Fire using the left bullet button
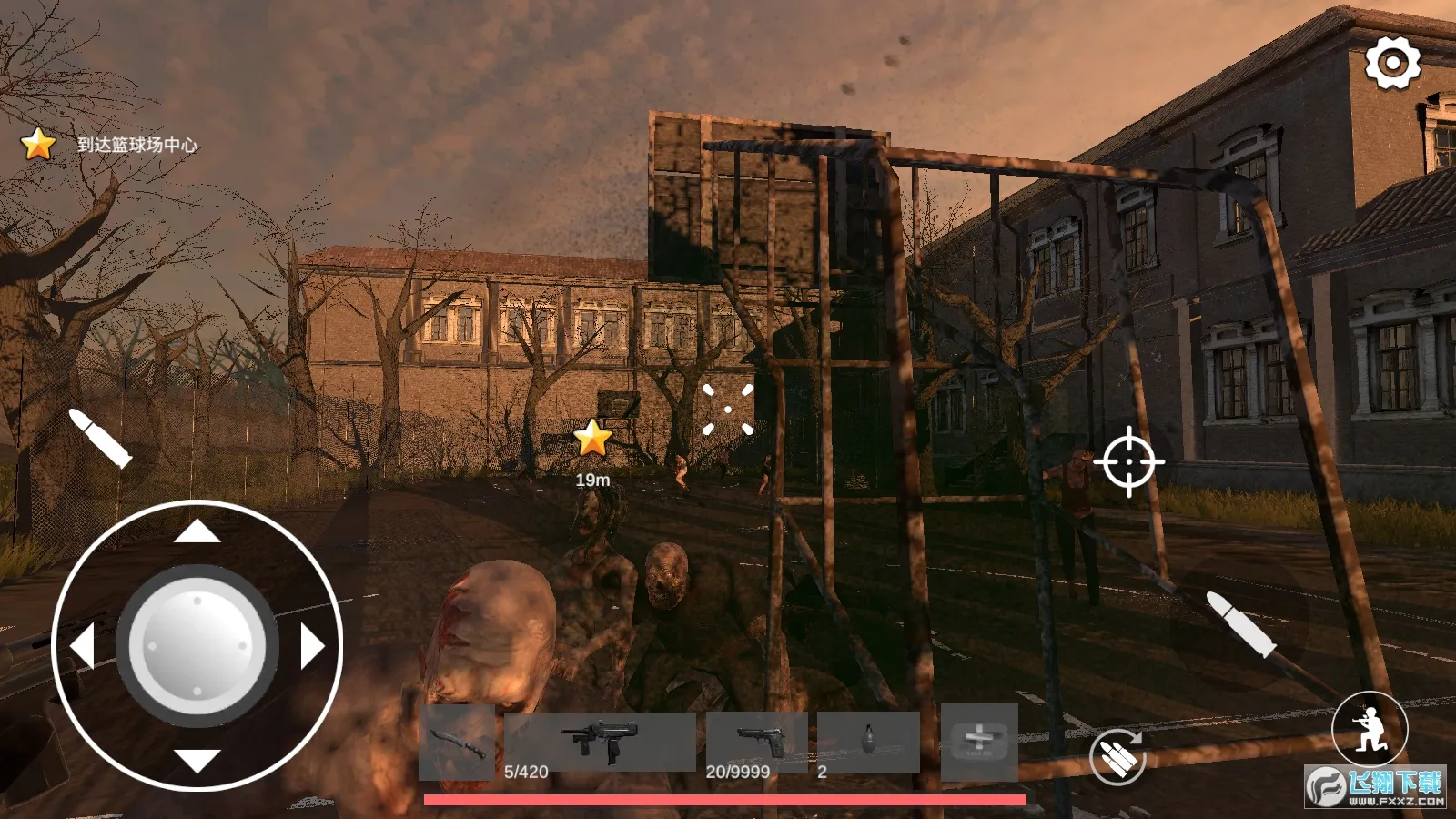This screenshot has width=1456, height=819. coord(100,438)
